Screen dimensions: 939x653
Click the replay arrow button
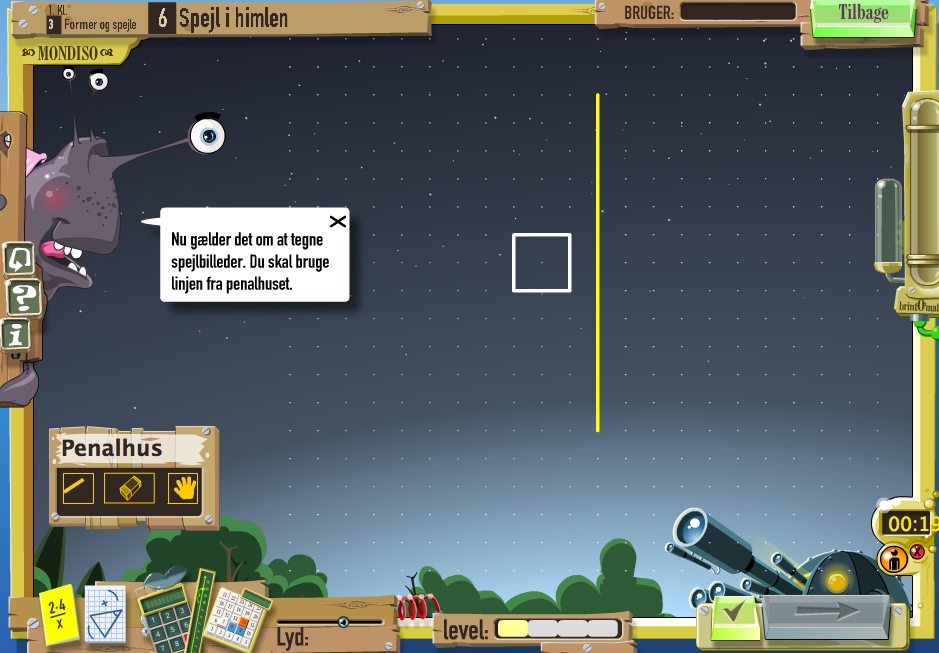tap(19, 259)
